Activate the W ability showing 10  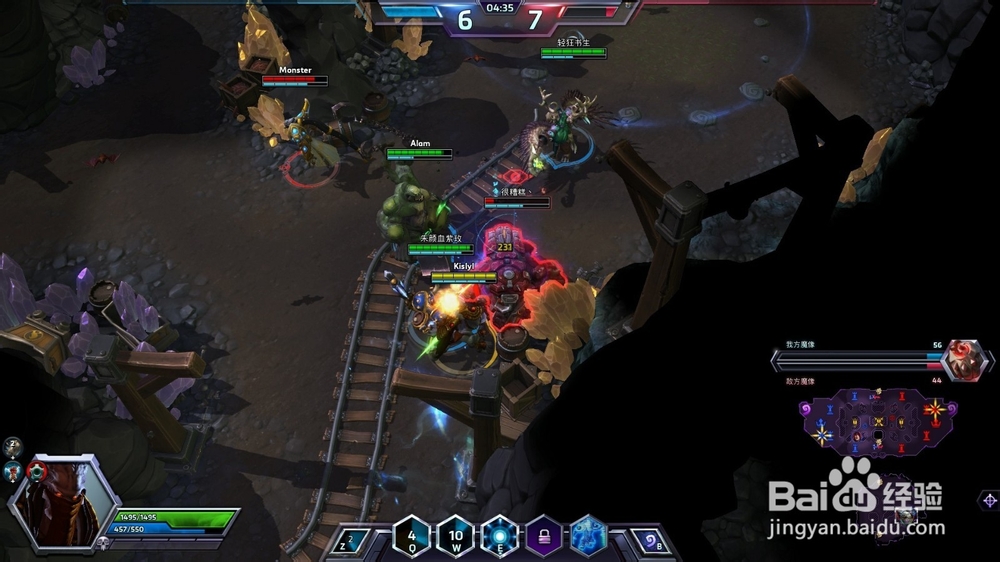coord(456,535)
